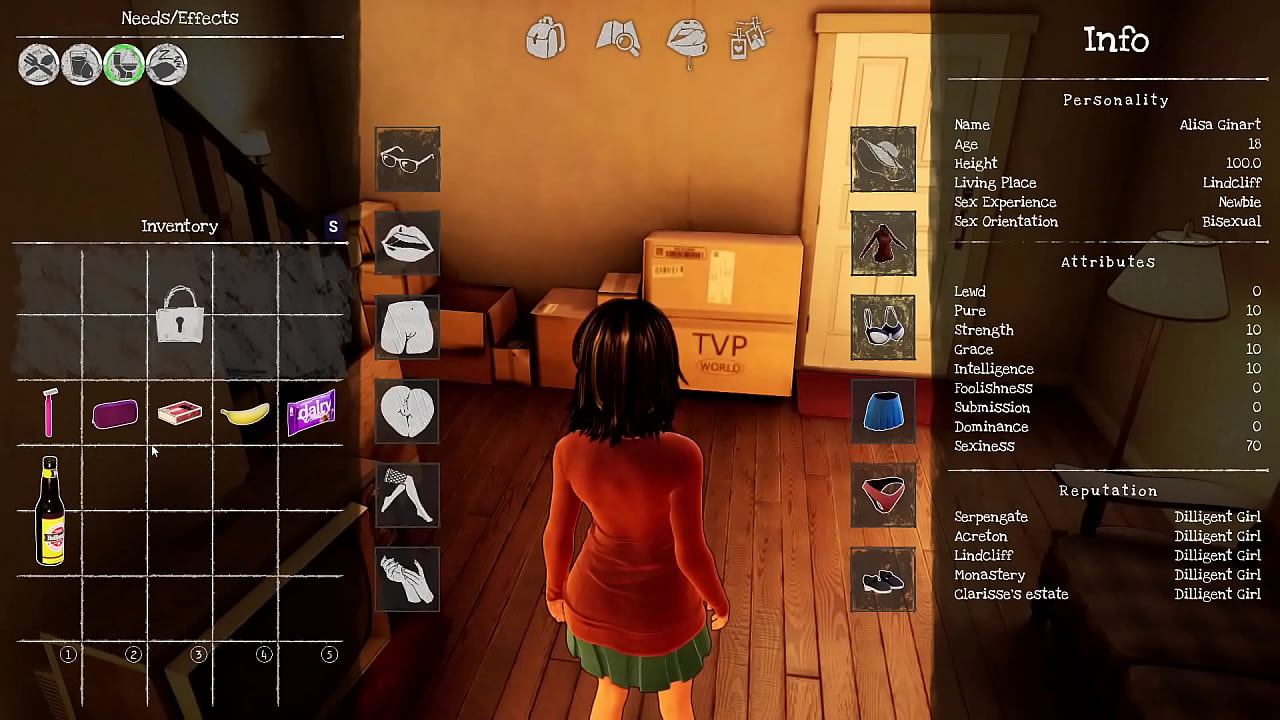Select the hat equipment slot
Image resolution: width=1280 pixels, height=720 pixels.
[883, 159]
